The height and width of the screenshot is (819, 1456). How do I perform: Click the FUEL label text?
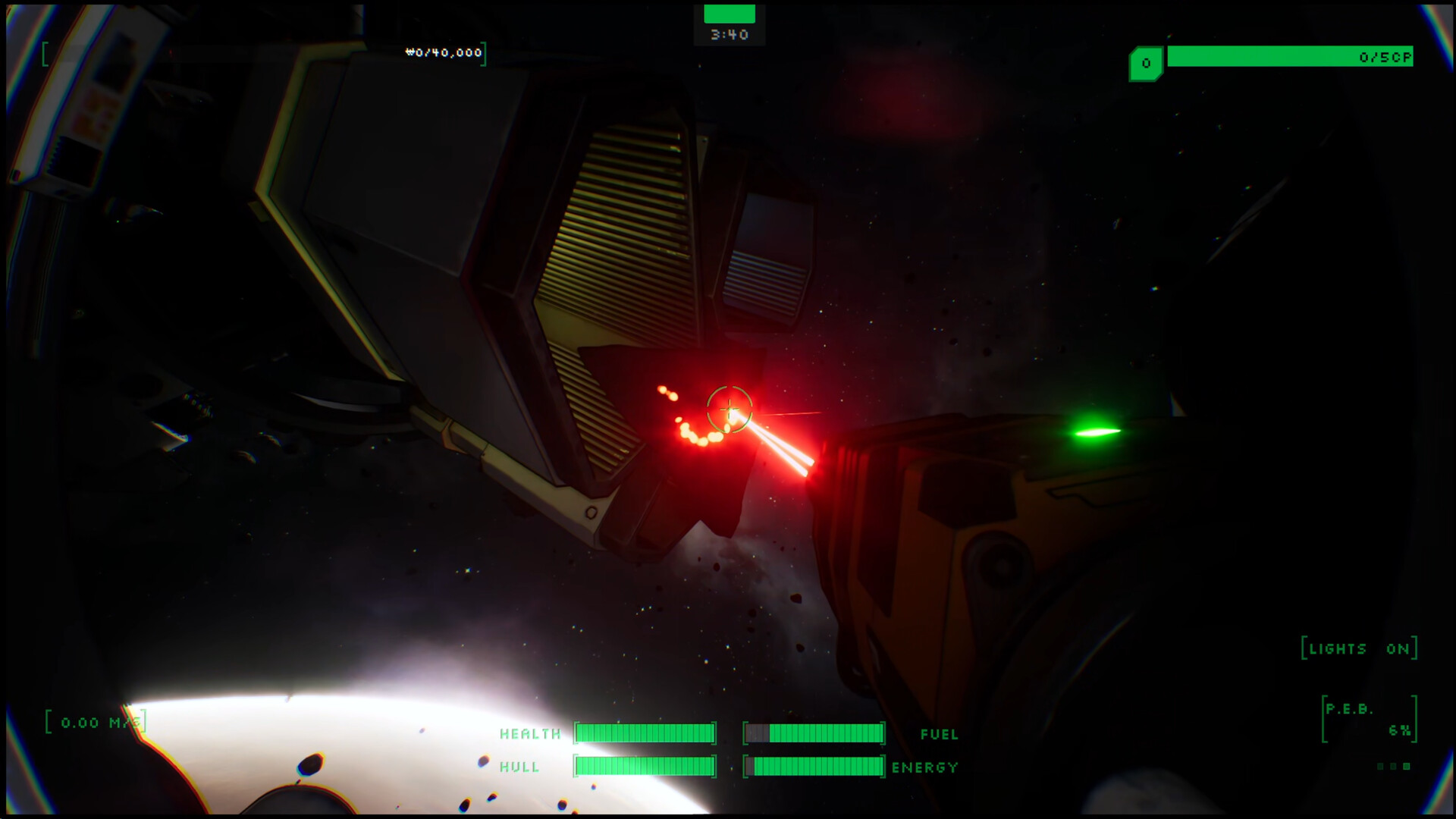click(940, 734)
